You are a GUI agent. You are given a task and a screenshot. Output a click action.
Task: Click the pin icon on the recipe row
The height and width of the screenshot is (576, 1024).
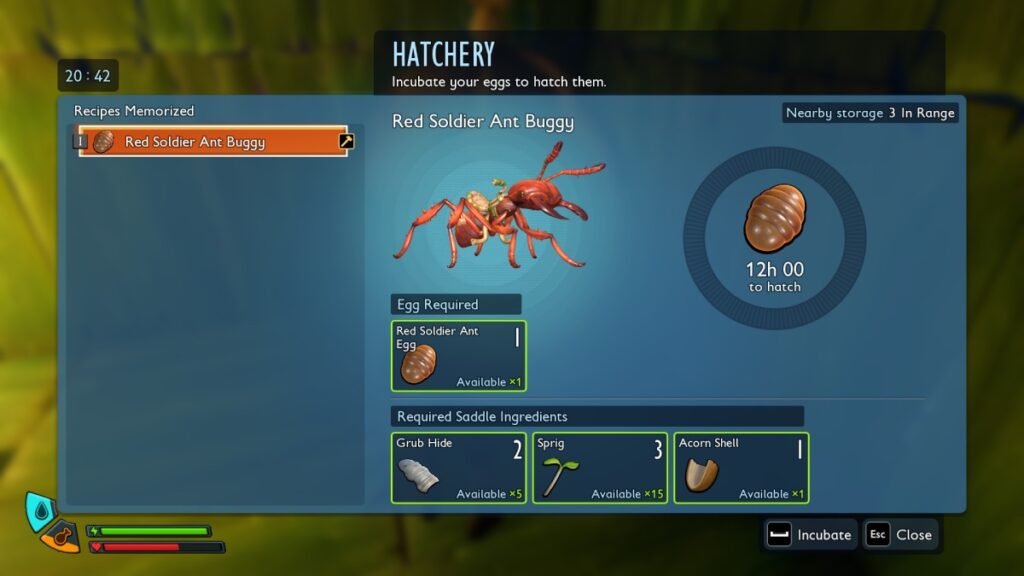(x=346, y=142)
